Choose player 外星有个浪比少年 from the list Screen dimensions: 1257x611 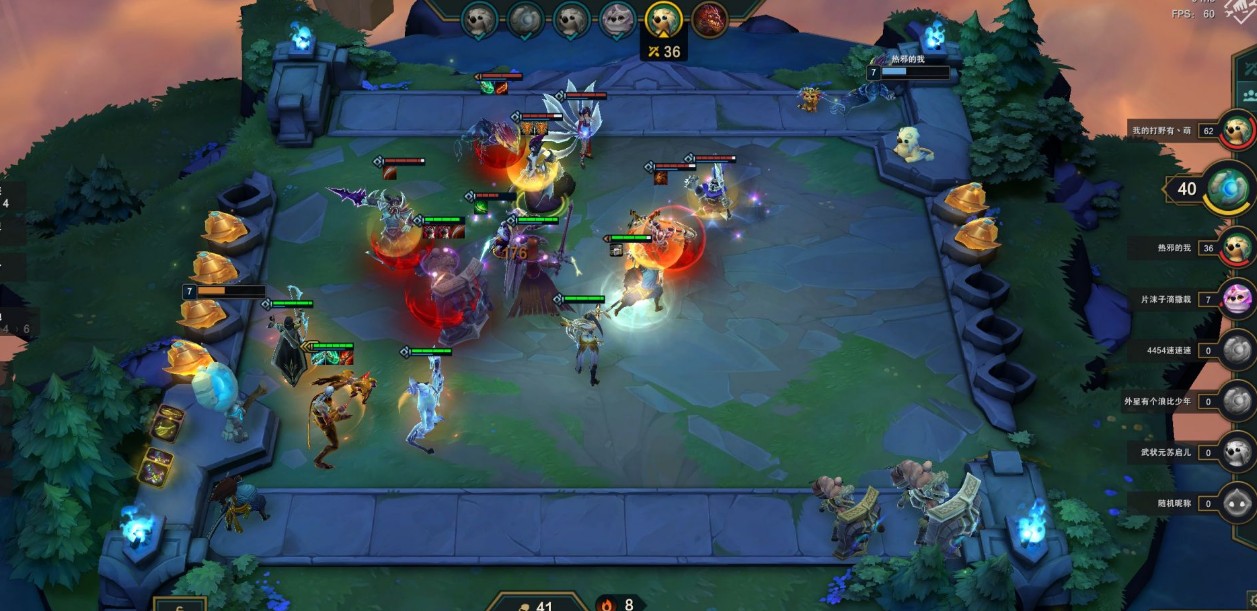click(1238, 401)
